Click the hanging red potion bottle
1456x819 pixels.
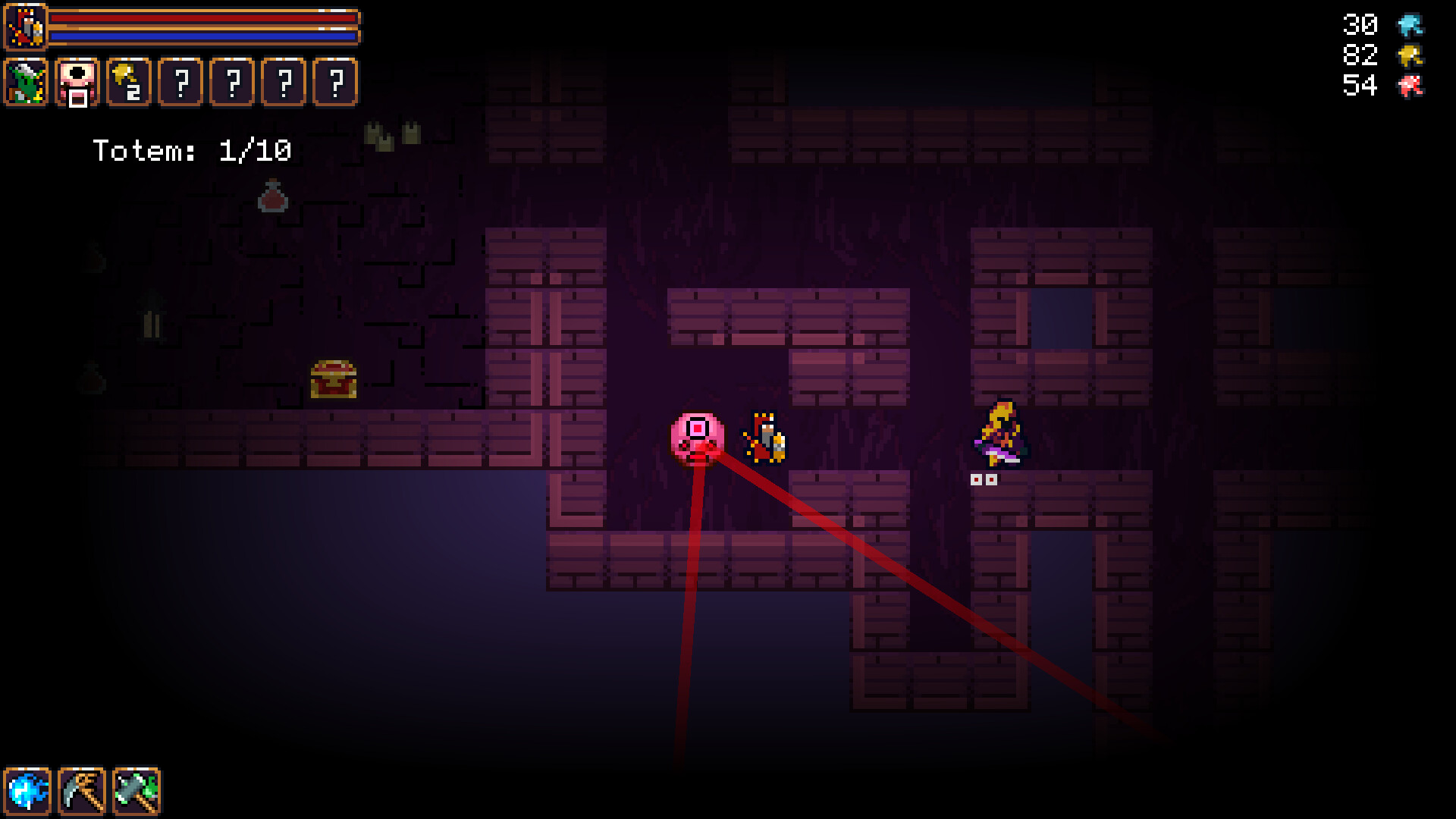(x=273, y=197)
